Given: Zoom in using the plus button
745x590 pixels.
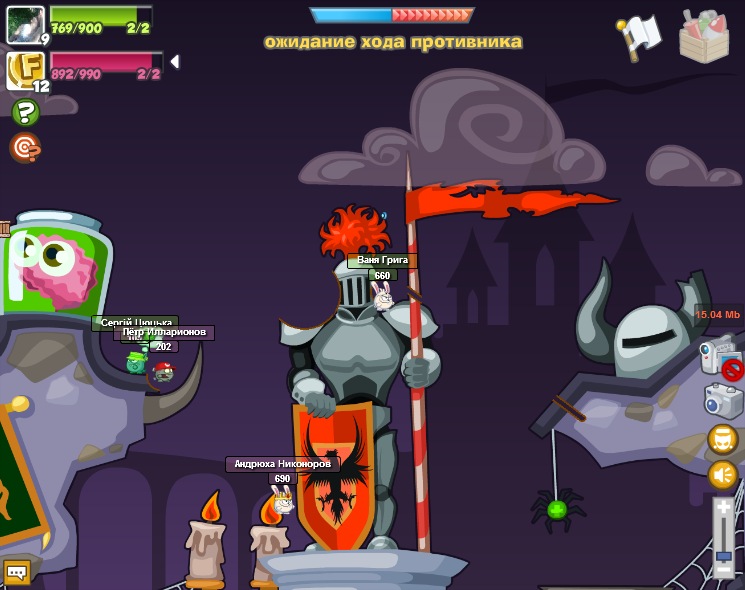Looking at the screenshot, I should pyautogui.click(x=724, y=508).
